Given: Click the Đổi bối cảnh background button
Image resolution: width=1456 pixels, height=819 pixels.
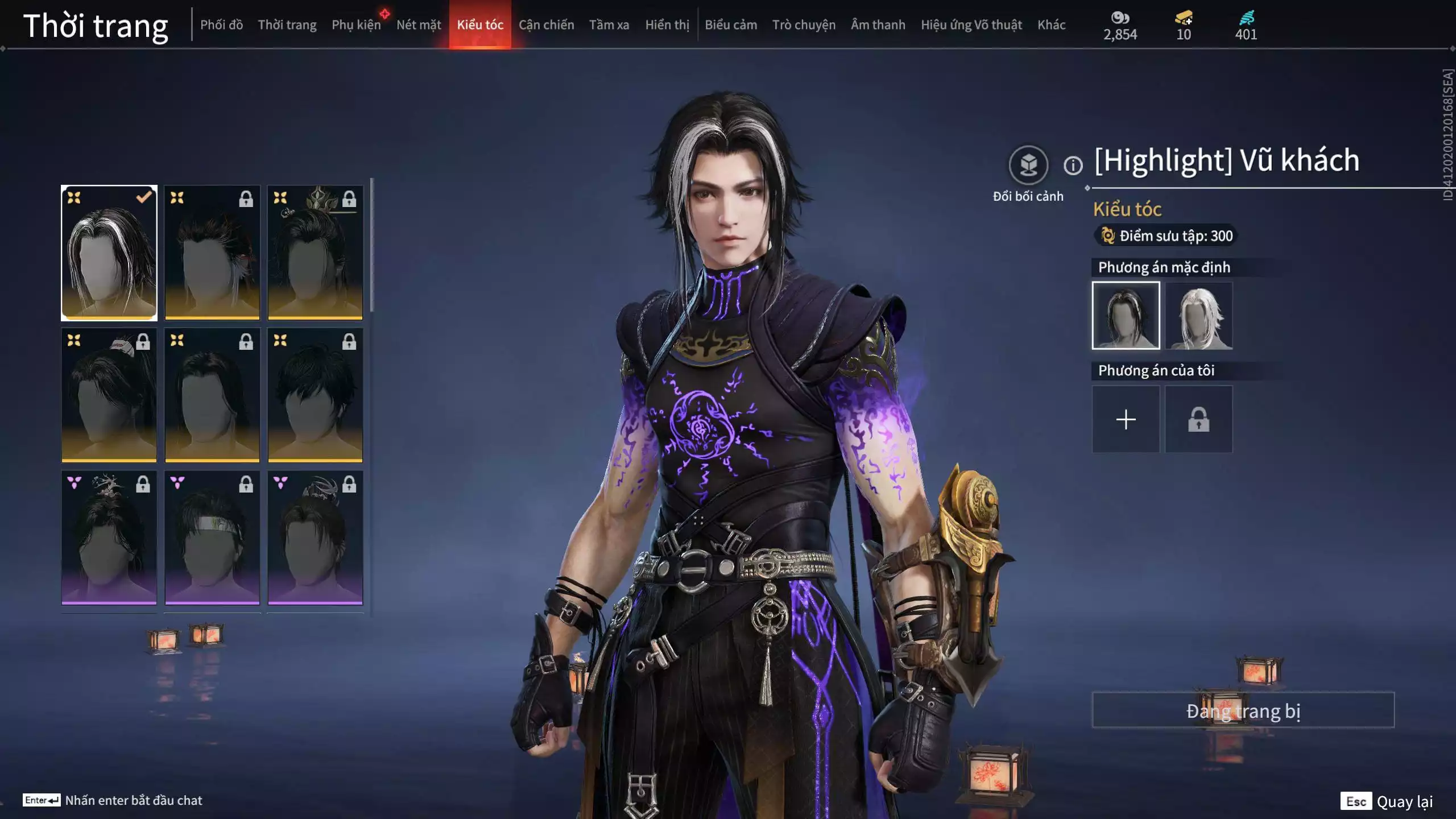Looking at the screenshot, I should point(1028,166).
